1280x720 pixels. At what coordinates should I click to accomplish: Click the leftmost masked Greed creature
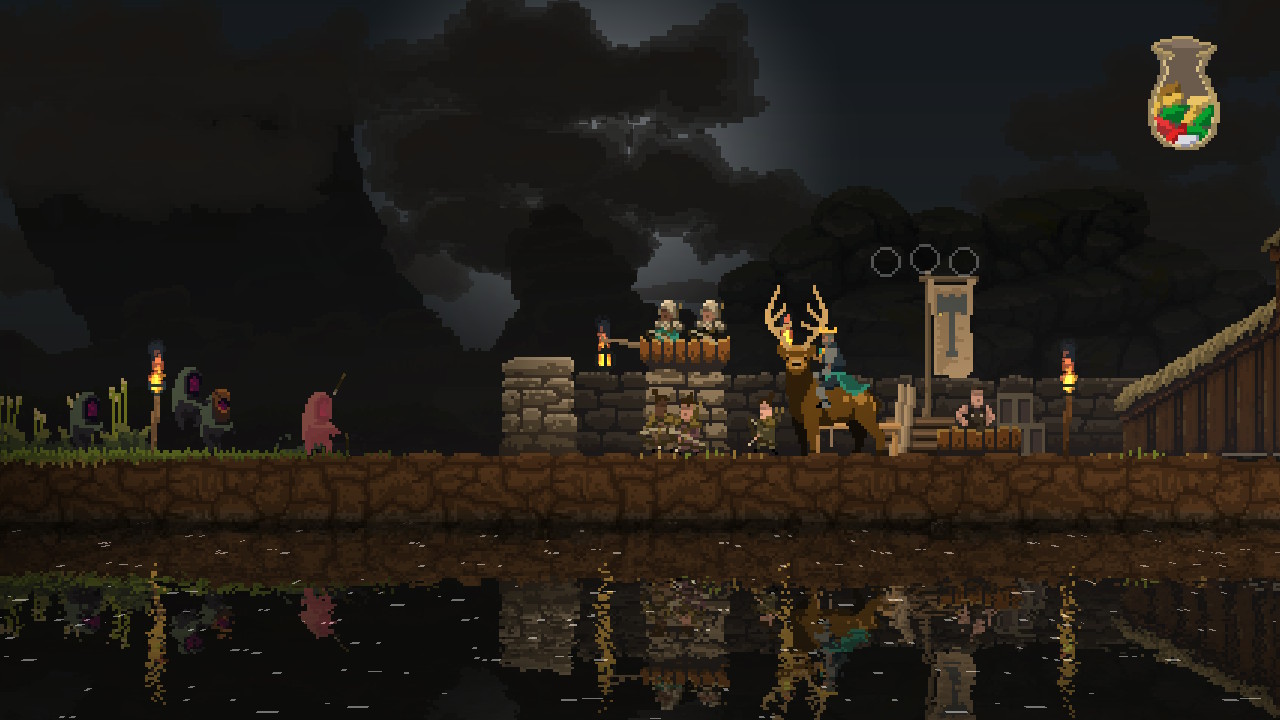(90, 415)
